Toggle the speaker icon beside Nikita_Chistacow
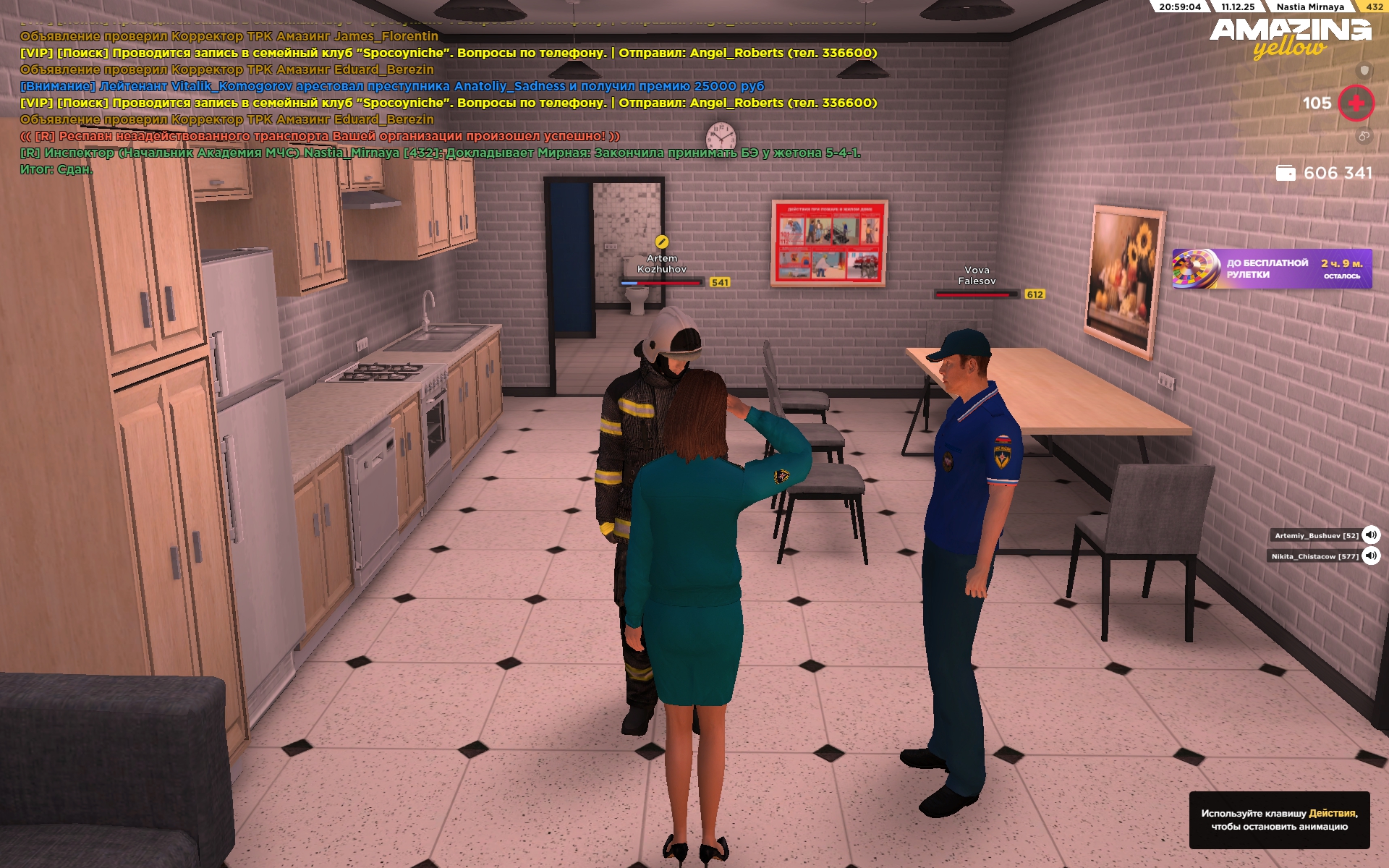The height and width of the screenshot is (868, 1389). (x=1370, y=556)
